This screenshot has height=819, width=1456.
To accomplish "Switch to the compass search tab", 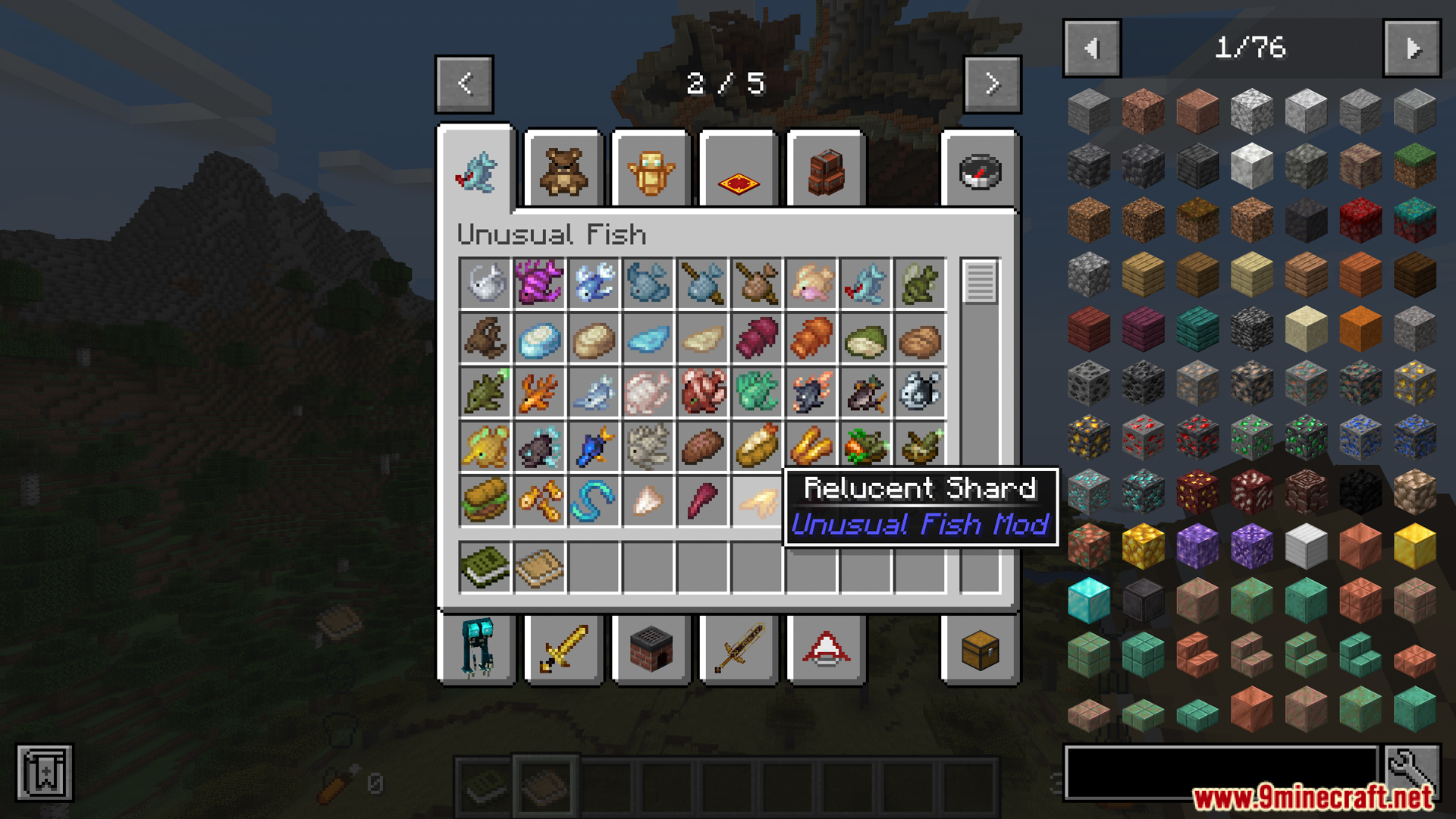I will tap(980, 171).
